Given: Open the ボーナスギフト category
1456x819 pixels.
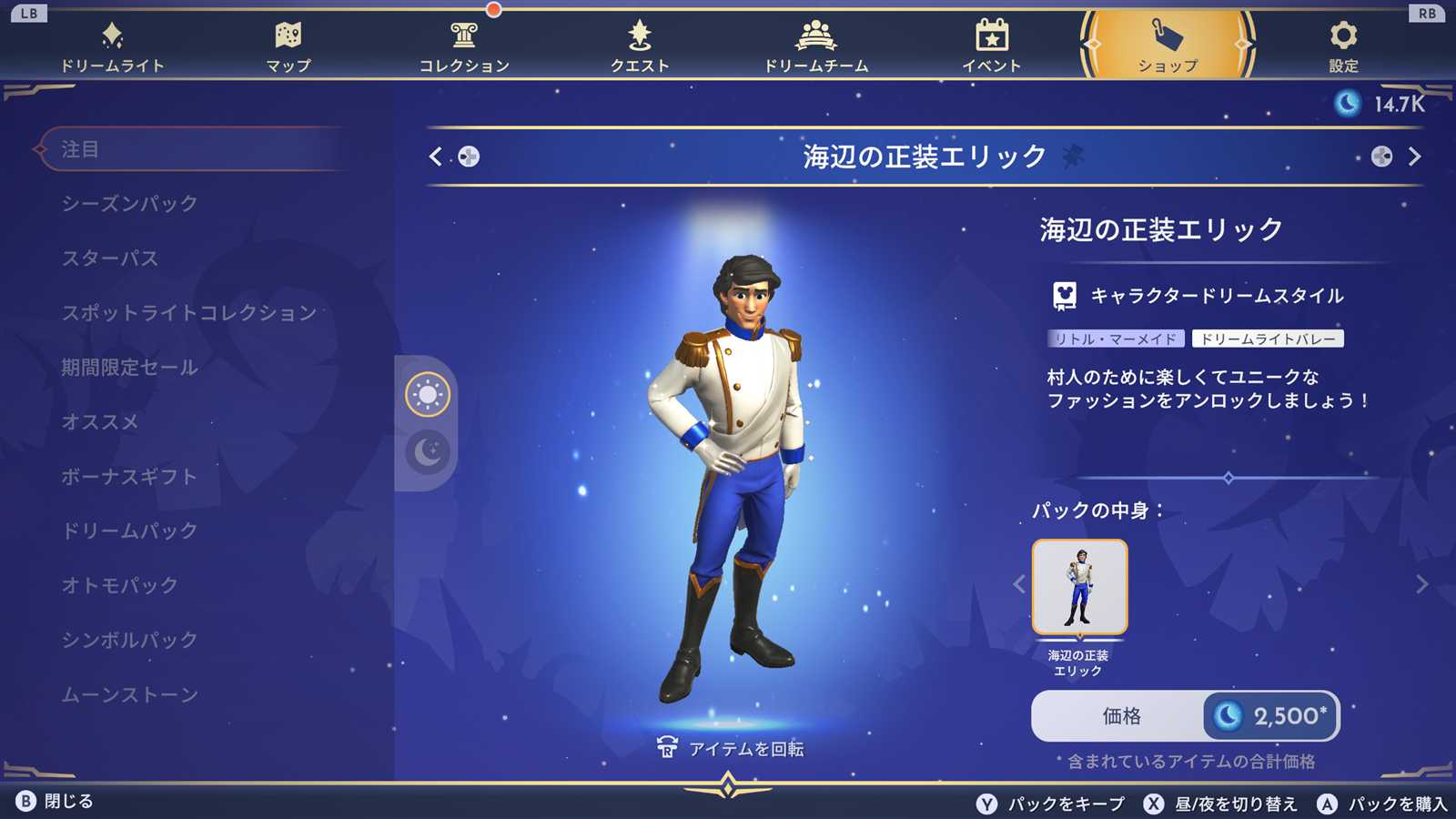Looking at the screenshot, I should (129, 477).
